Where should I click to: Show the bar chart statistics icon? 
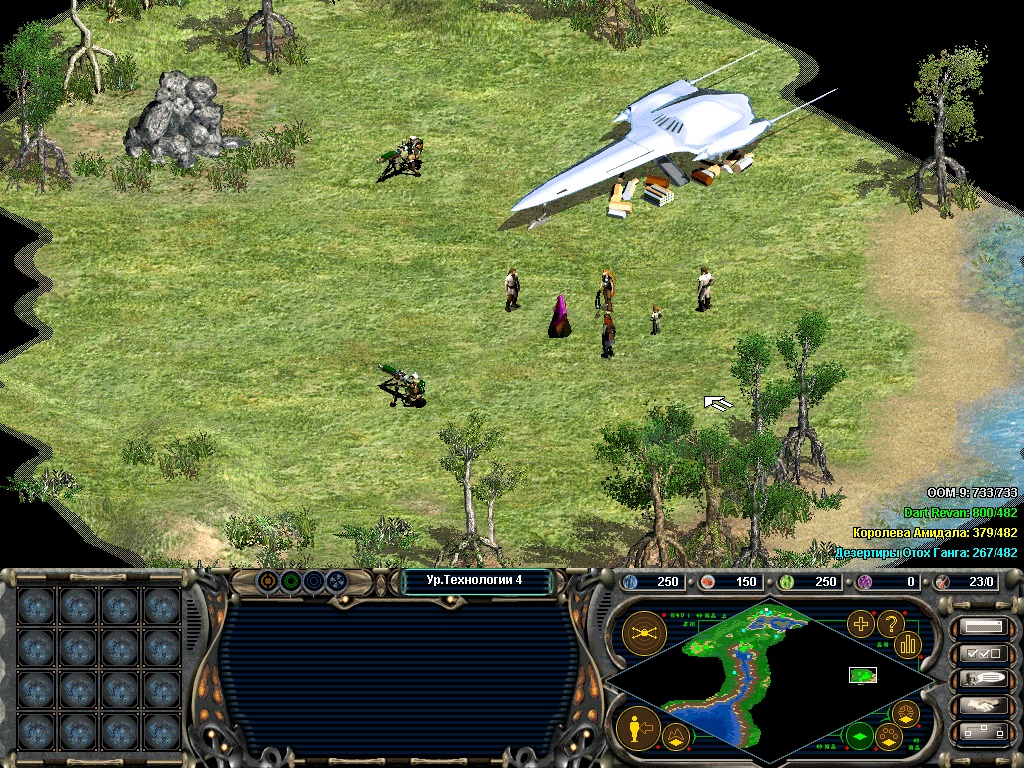[x=907, y=644]
